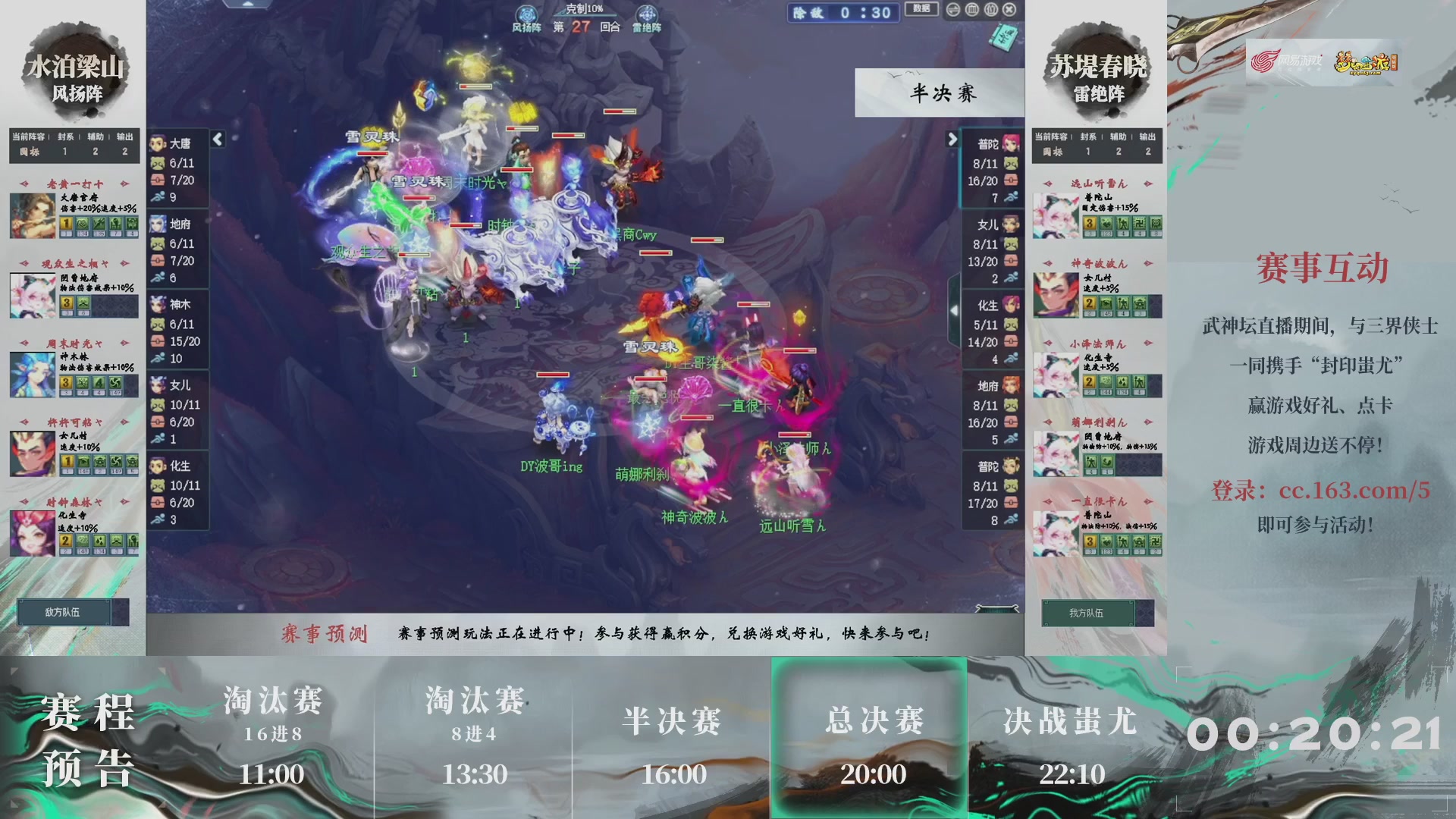The height and width of the screenshot is (819, 1456).
Task: Toggle the 女儿 unit entry on left side
Action: [x=157, y=385]
